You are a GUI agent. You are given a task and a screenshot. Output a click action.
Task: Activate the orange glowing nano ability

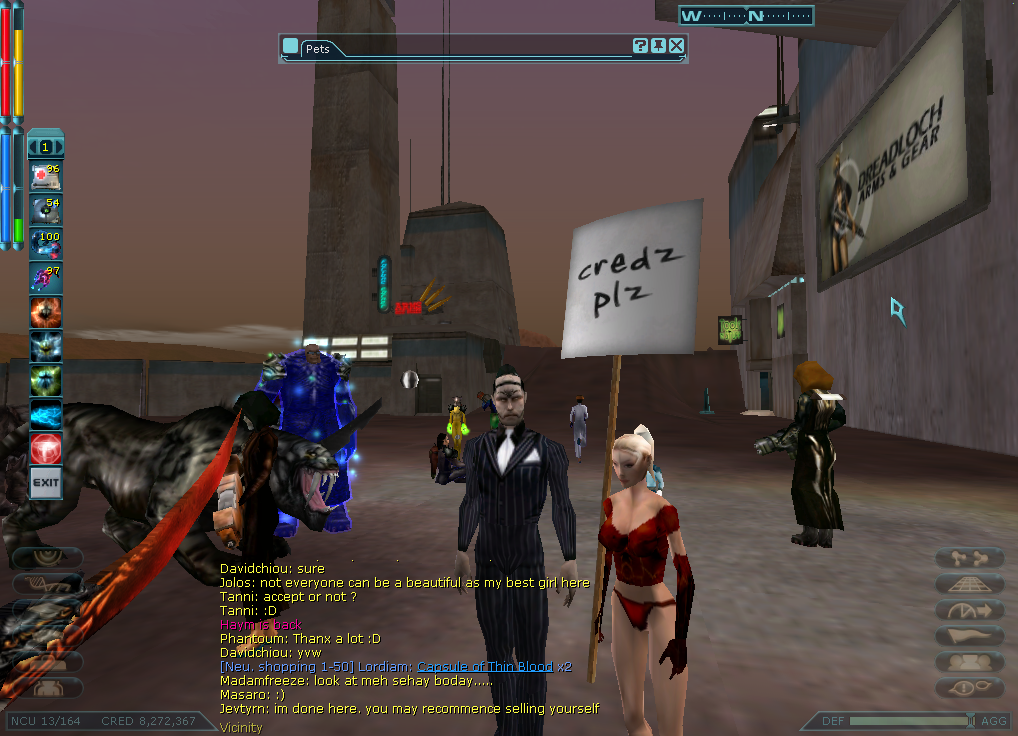click(x=46, y=312)
